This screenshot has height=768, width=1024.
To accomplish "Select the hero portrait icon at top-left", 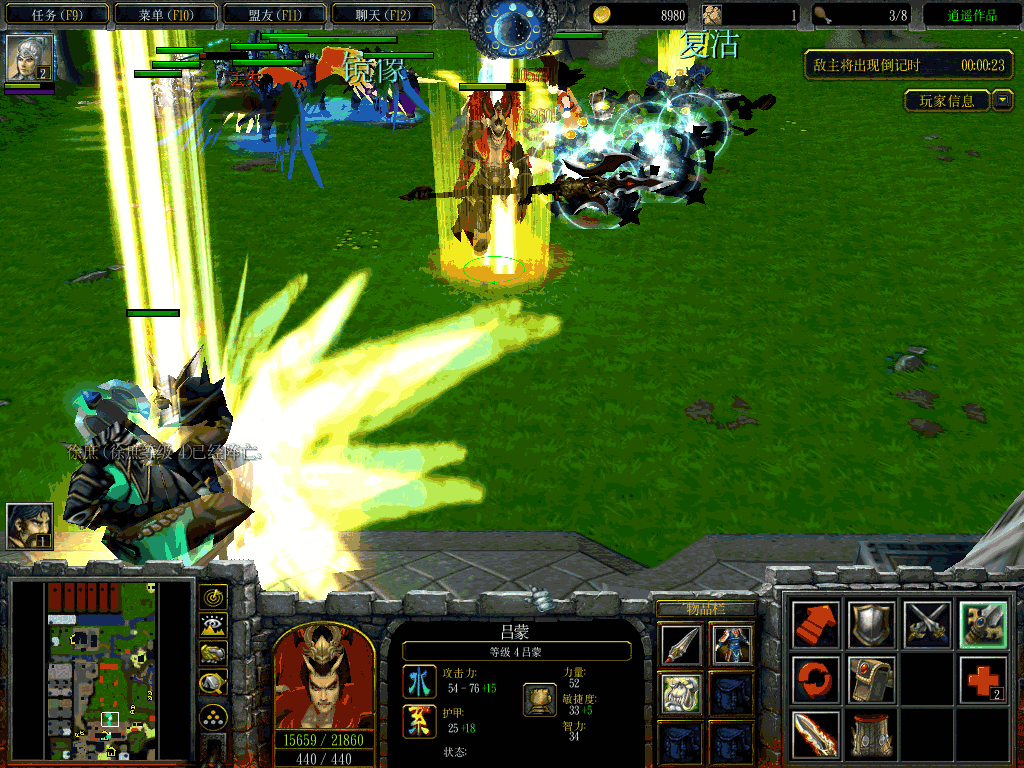I will coord(29,58).
